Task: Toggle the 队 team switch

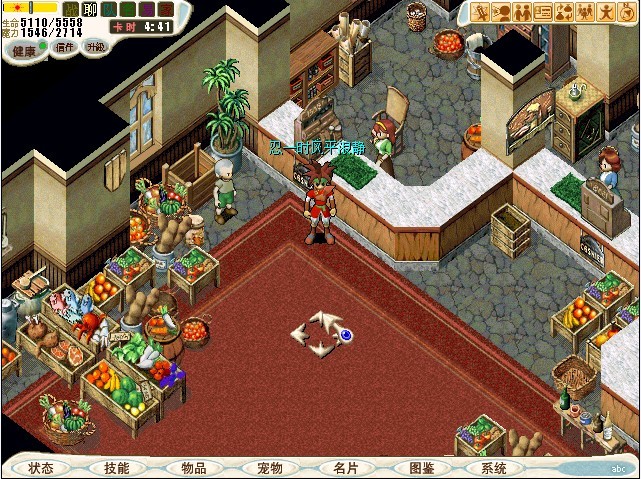Action: [x=108, y=9]
